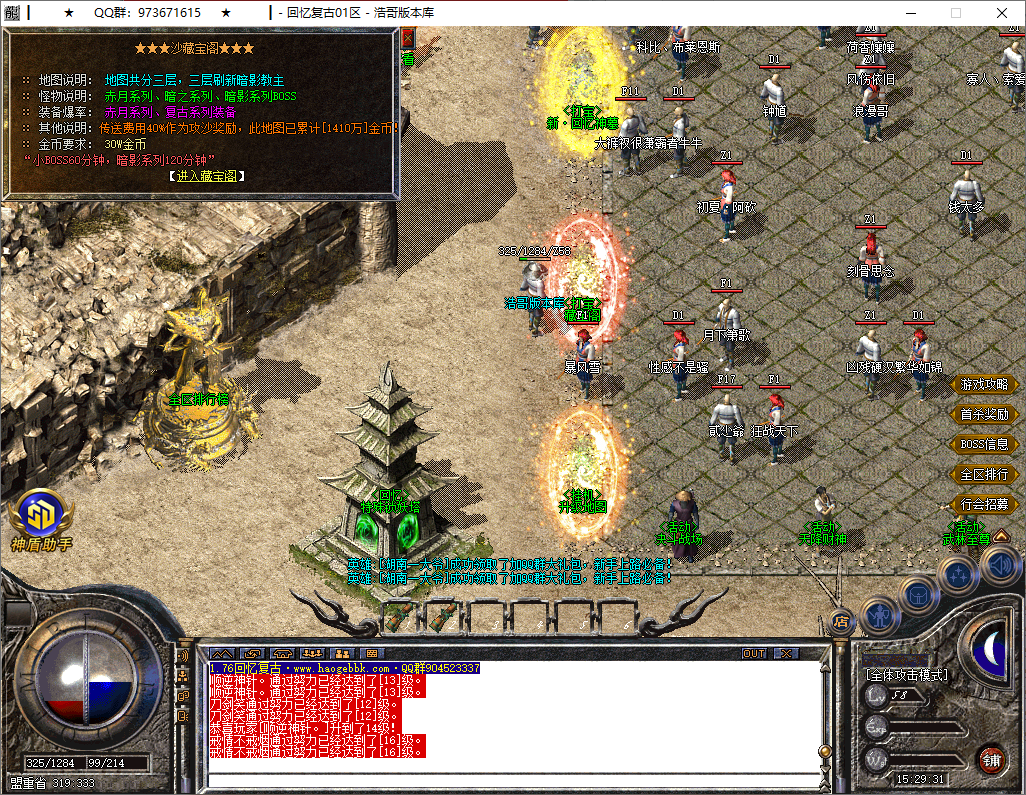Screen dimensions: 1026x795
Task: Open the 首杀奖励 side button
Action: (983, 415)
